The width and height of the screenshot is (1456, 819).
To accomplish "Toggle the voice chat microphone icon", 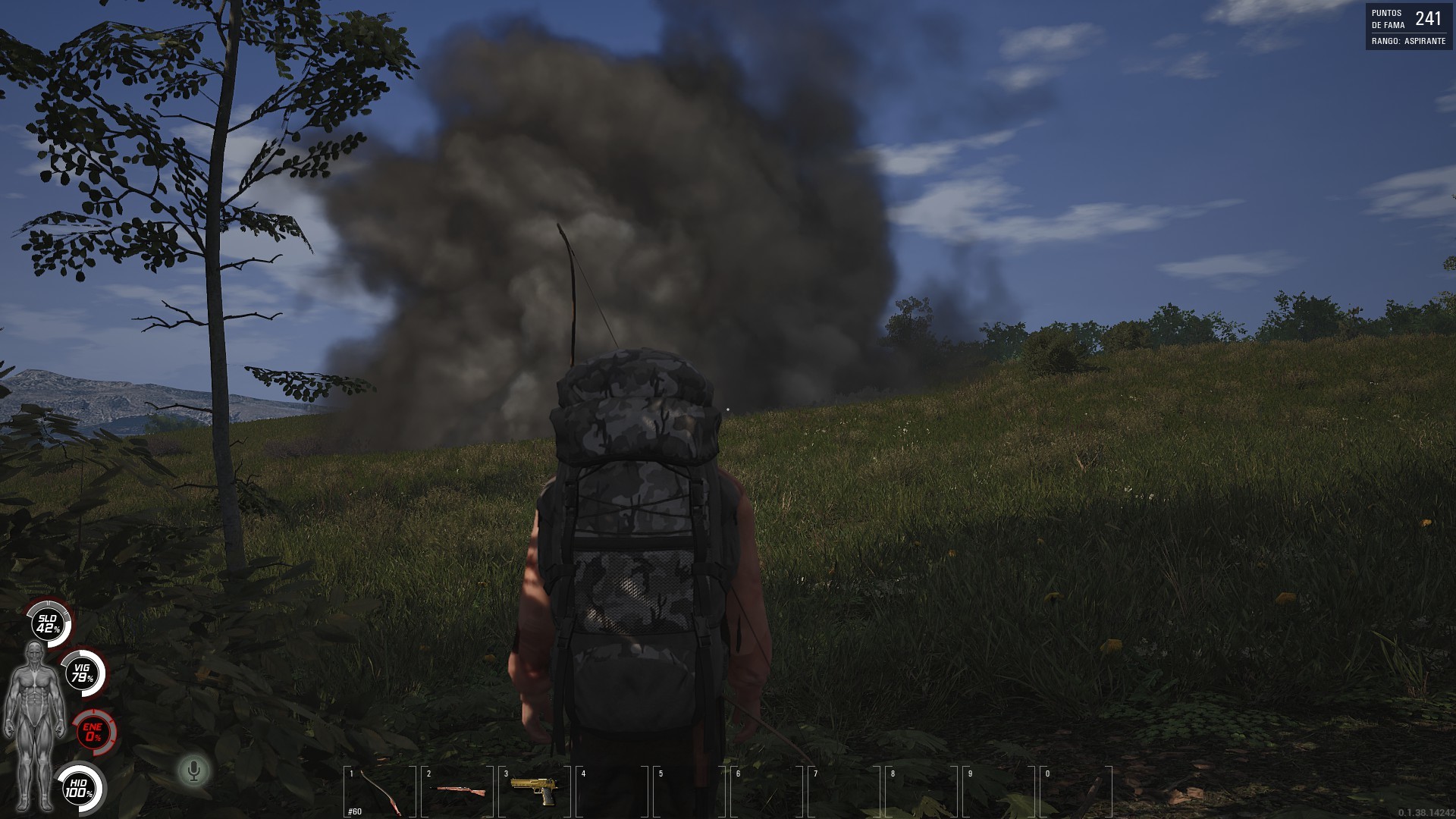I will click(x=194, y=770).
